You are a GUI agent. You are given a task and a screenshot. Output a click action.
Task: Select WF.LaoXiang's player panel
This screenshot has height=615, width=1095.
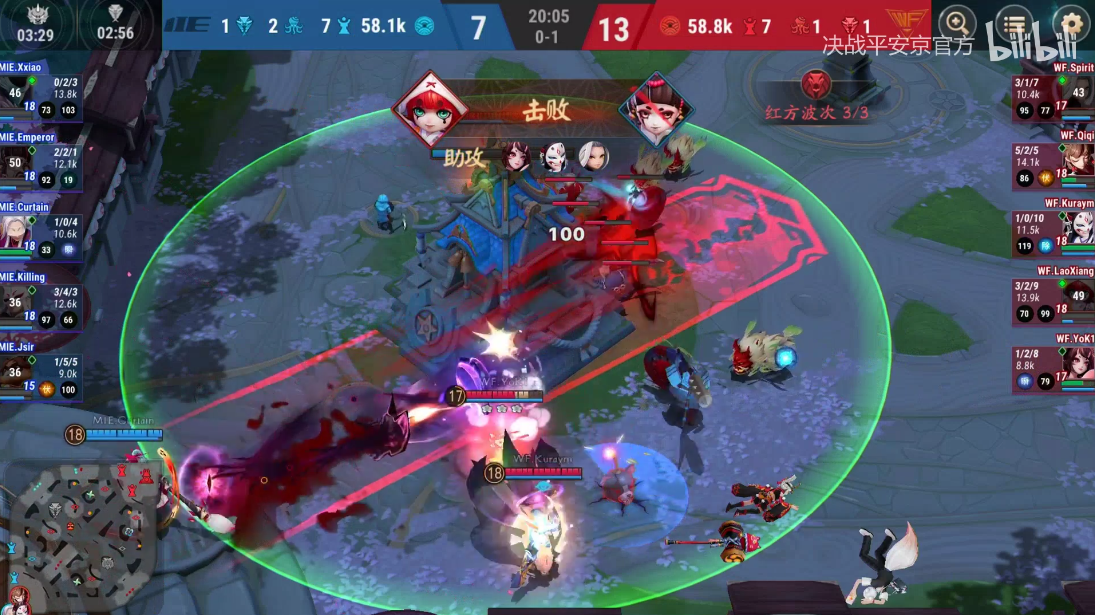coord(1054,302)
